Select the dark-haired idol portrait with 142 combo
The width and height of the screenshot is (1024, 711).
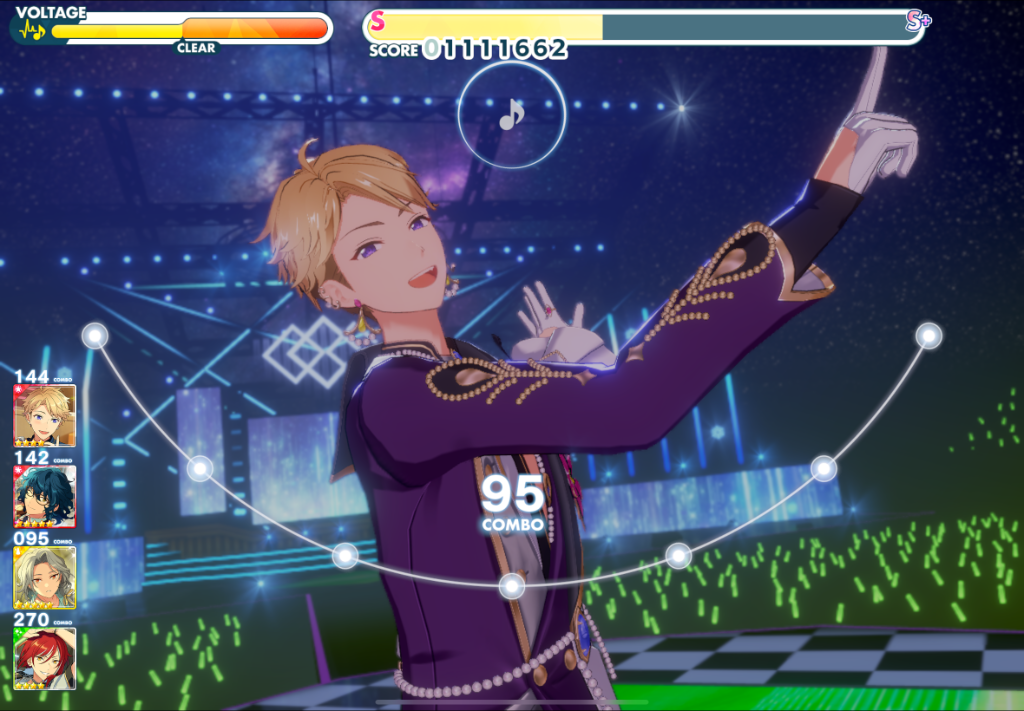pyautogui.click(x=45, y=496)
